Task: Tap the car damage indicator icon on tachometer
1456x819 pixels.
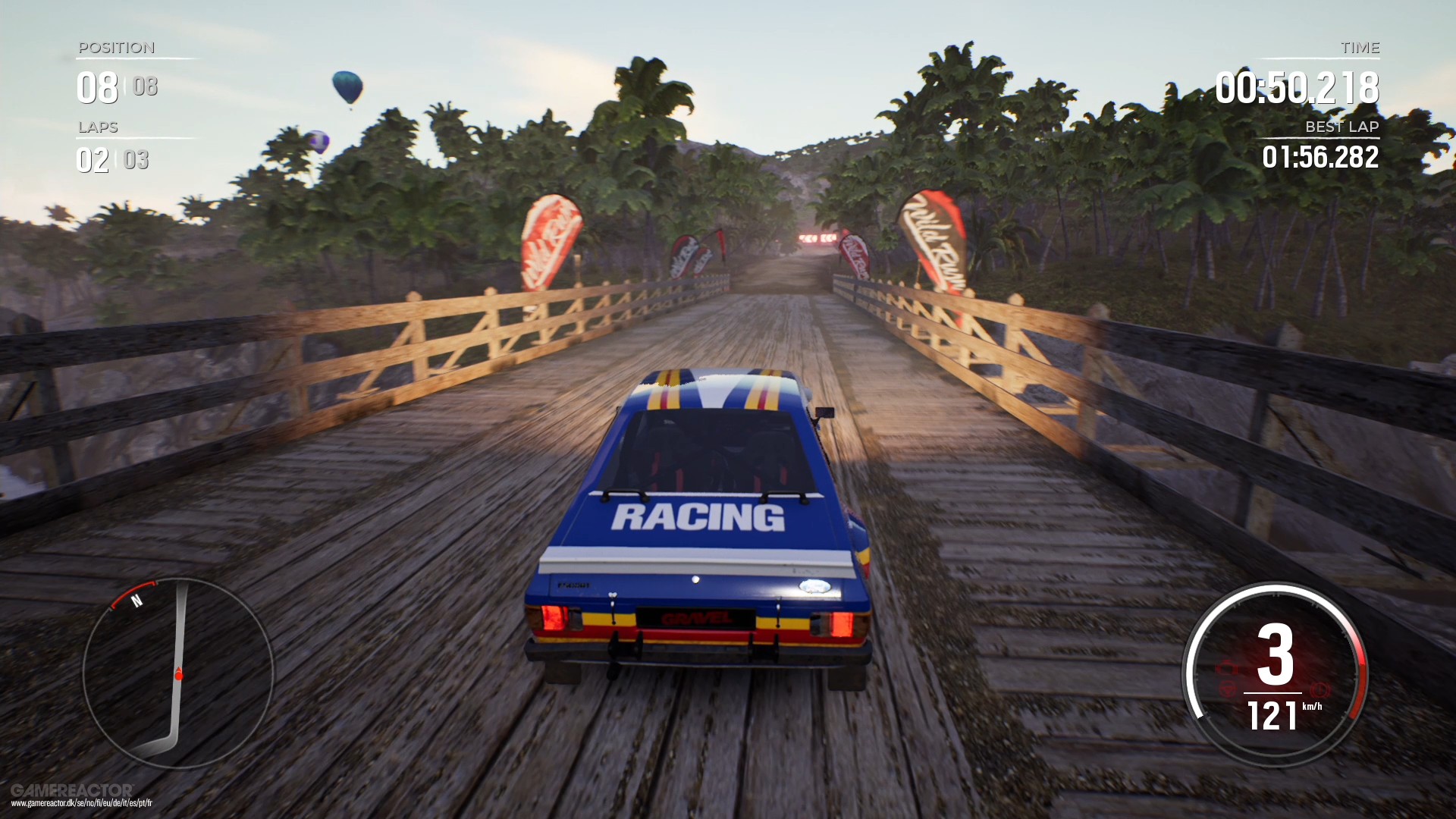Action: (1228, 668)
